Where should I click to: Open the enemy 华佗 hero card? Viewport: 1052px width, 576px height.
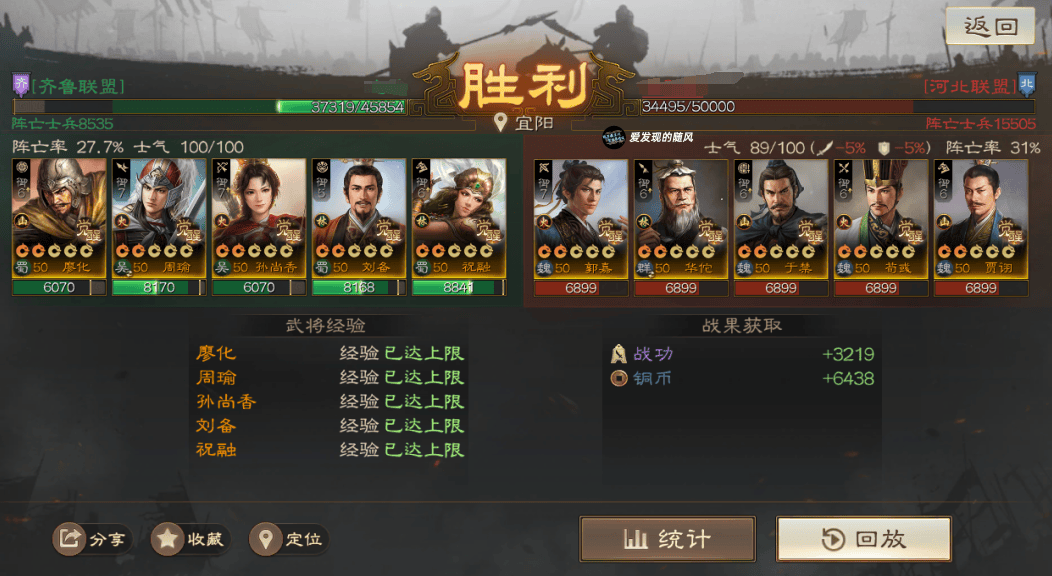coord(681,218)
